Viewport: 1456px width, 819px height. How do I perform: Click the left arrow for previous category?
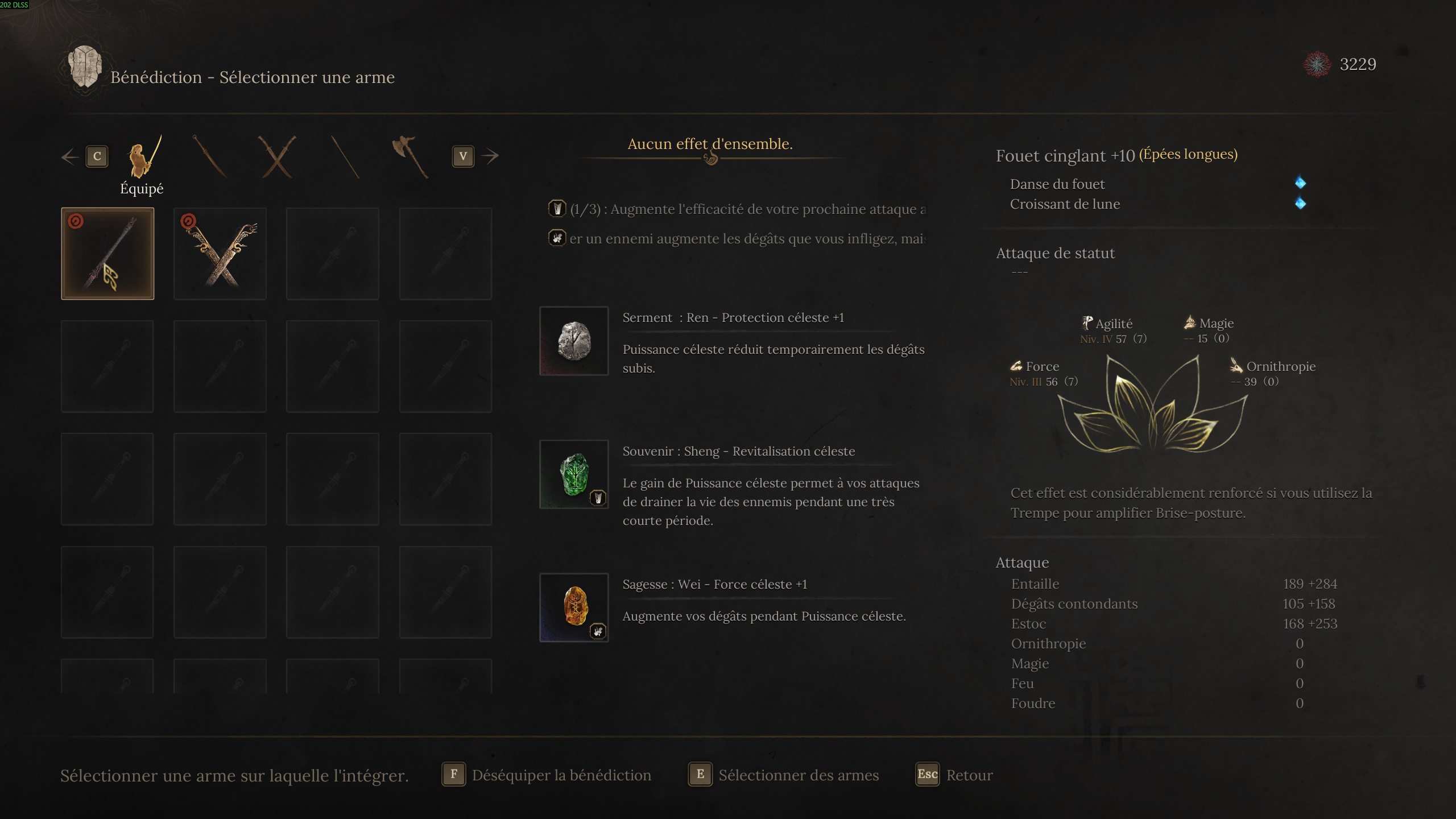[71, 156]
